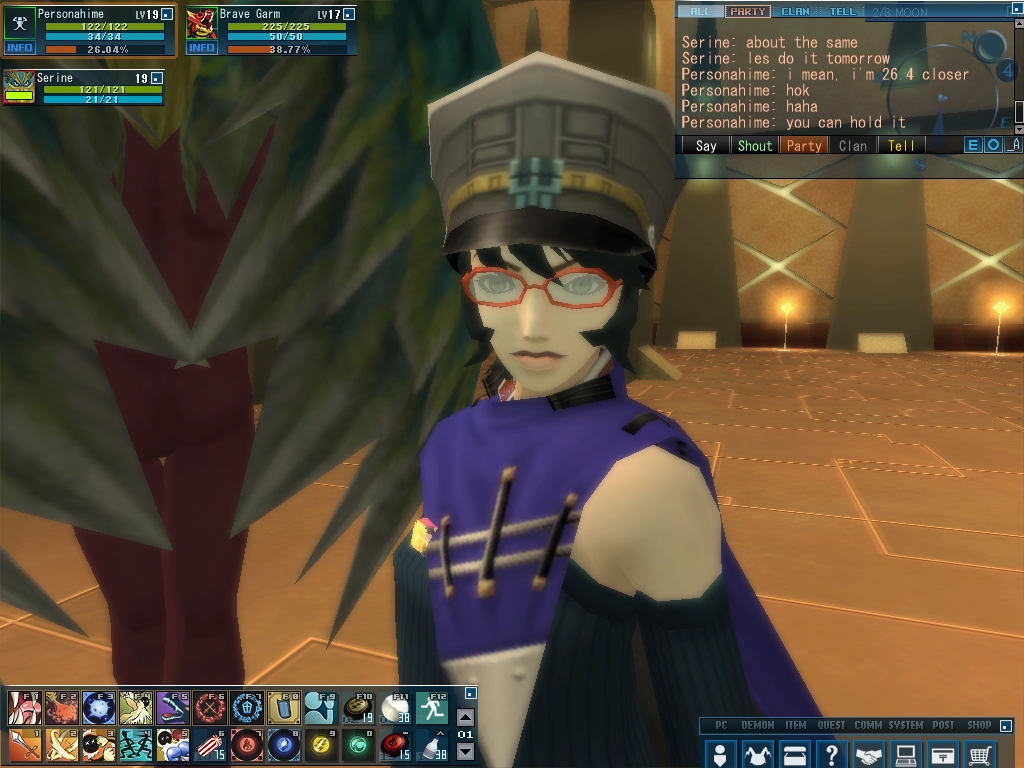This screenshot has height=768, width=1024.
Task: Select the Say chat channel
Action: tap(706, 145)
